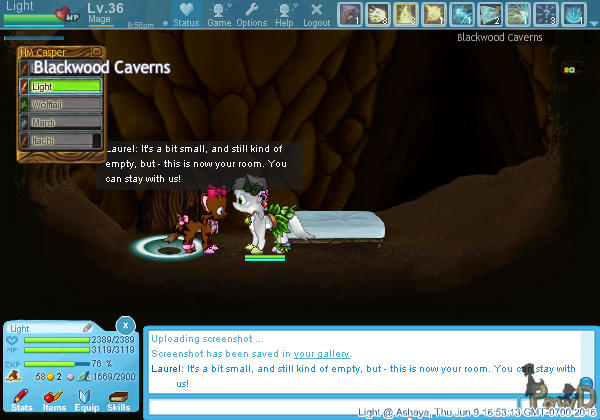Minimize the HM Casper party panel
Image resolution: width=600 pixels, height=420 pixels.
click(x=98, y=52)
